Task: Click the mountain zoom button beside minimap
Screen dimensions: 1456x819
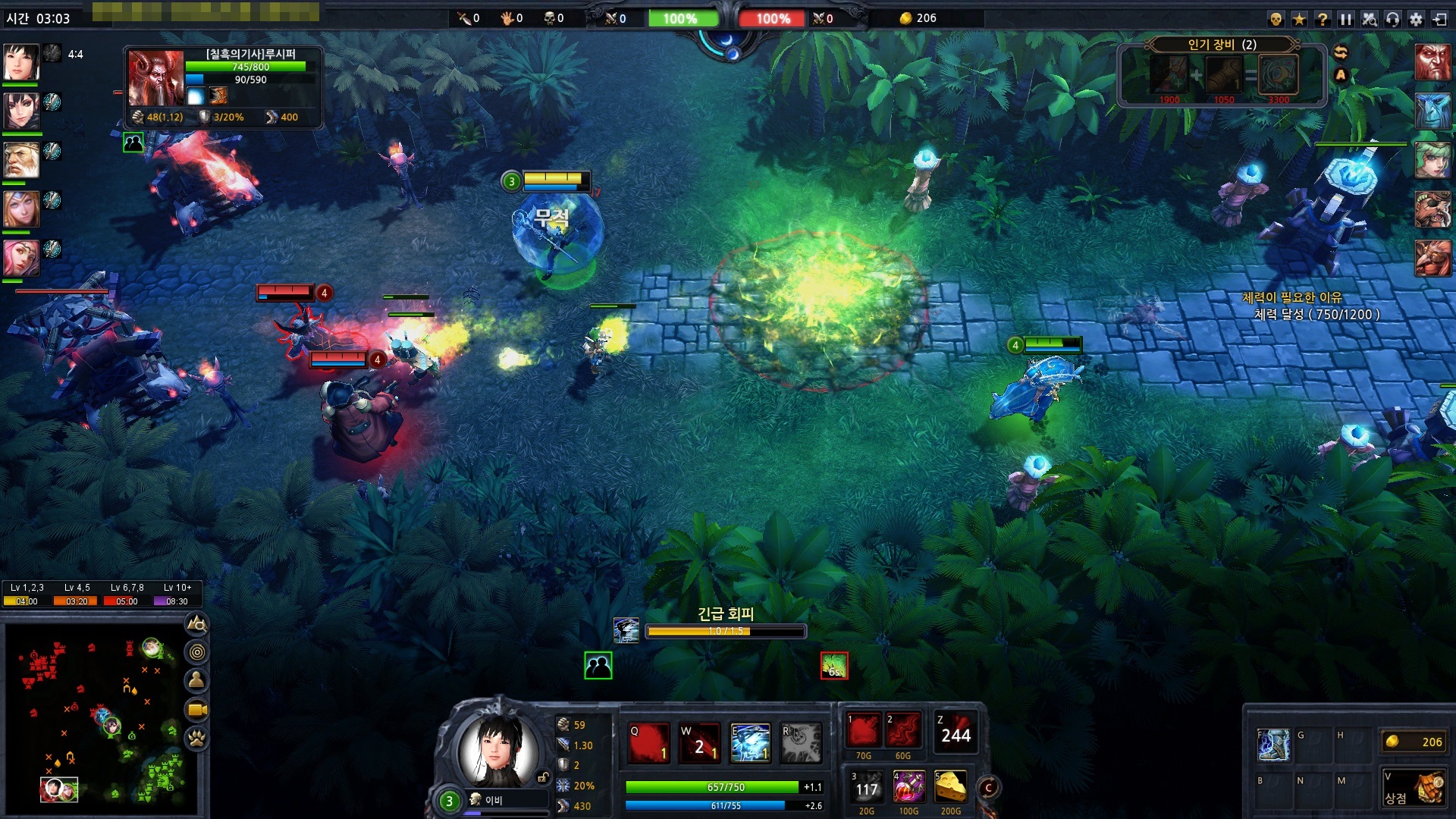Action: [197, 624]
